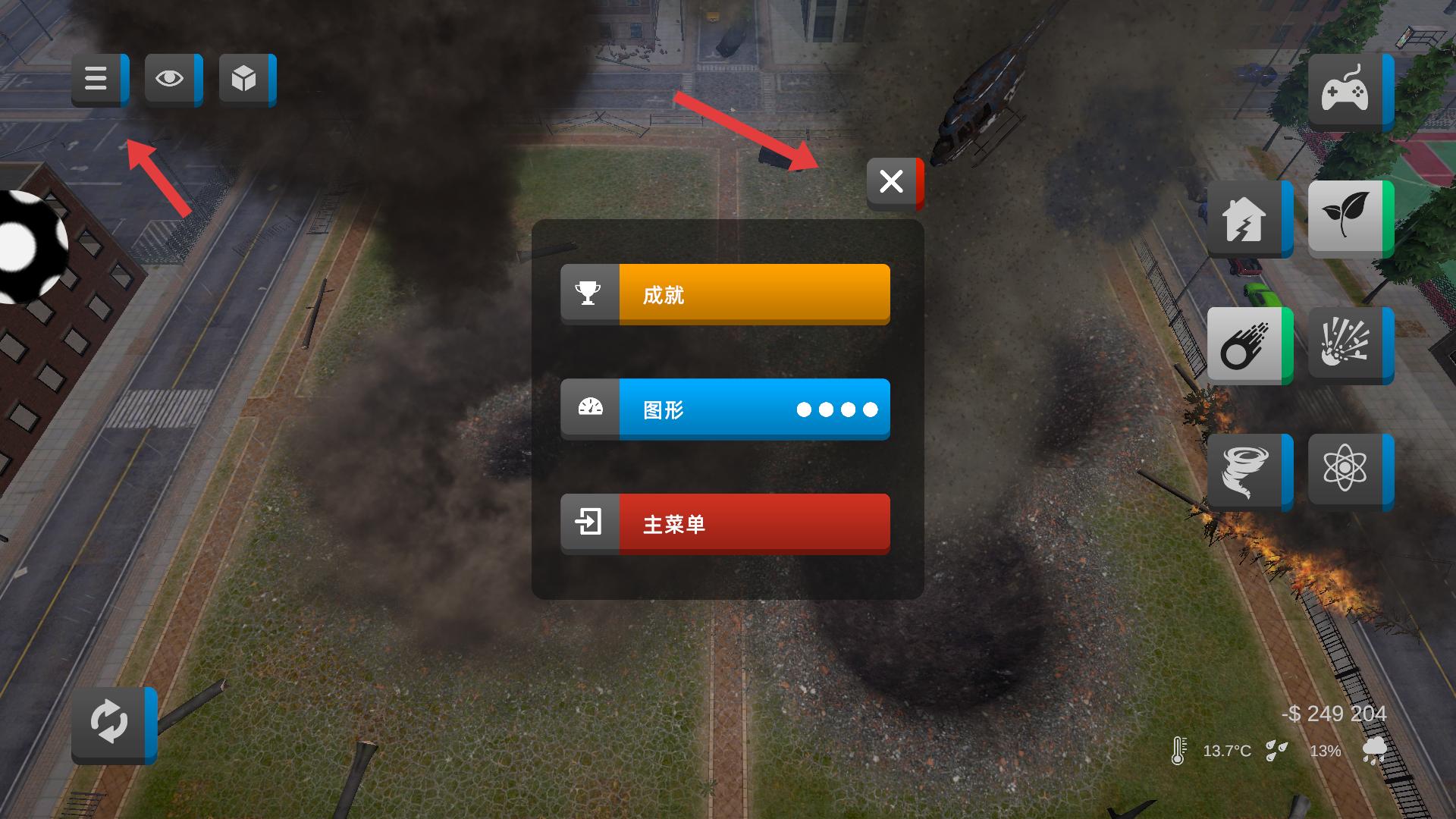Open the cube objects button
This screenshot has height=819, width=1456.
245,79
